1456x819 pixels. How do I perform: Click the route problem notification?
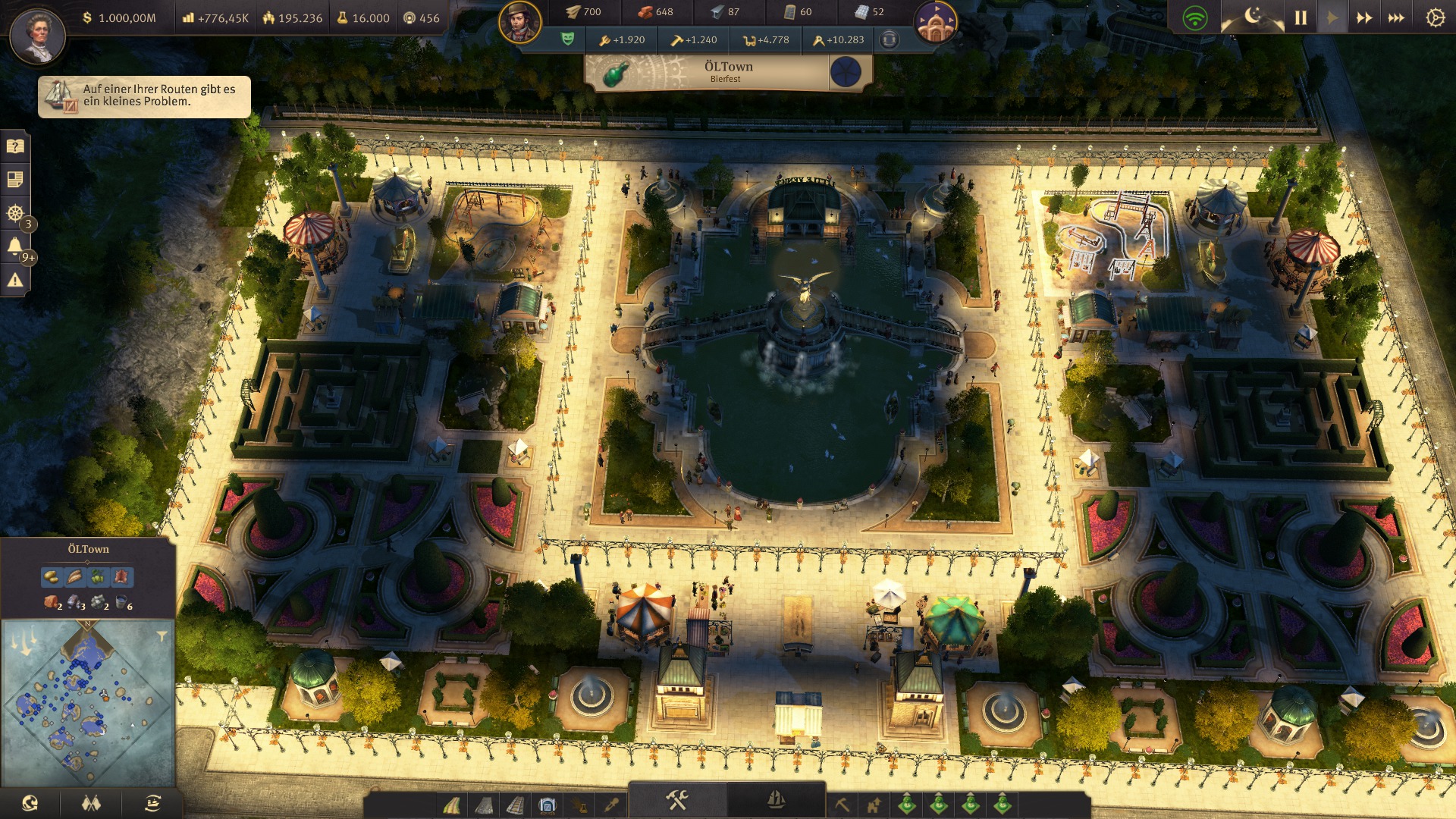click(x=144, y=96)
